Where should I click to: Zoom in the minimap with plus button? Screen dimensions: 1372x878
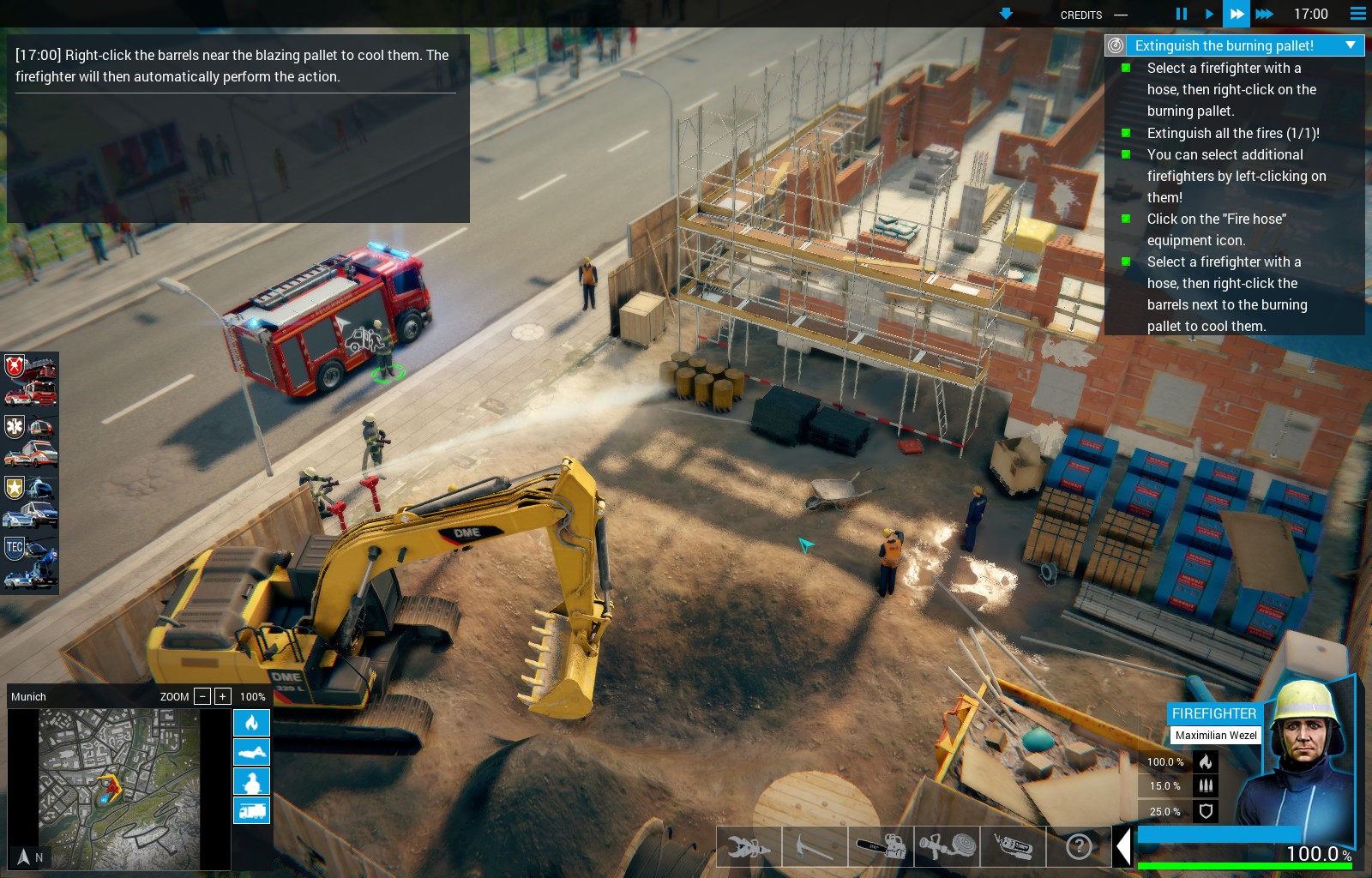(x=222, y=696)
